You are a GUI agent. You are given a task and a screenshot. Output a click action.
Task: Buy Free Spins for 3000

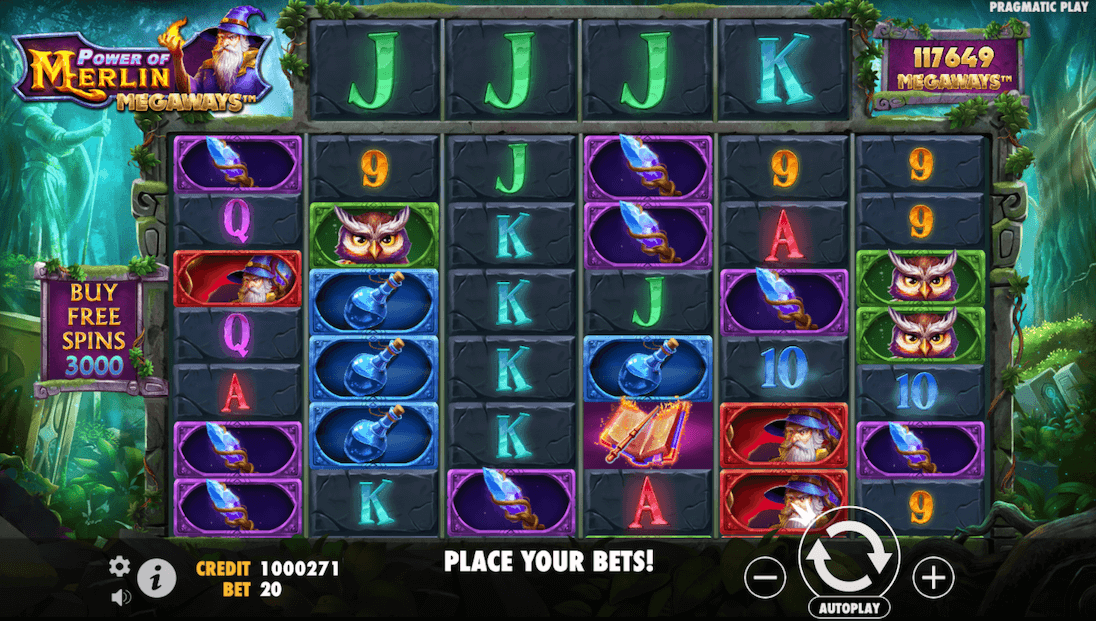click(97, 329)
